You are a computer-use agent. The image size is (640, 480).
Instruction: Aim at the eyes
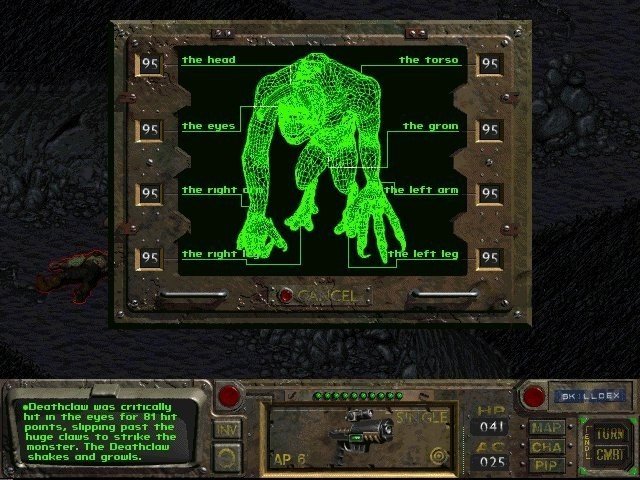[x=209, y=127]
